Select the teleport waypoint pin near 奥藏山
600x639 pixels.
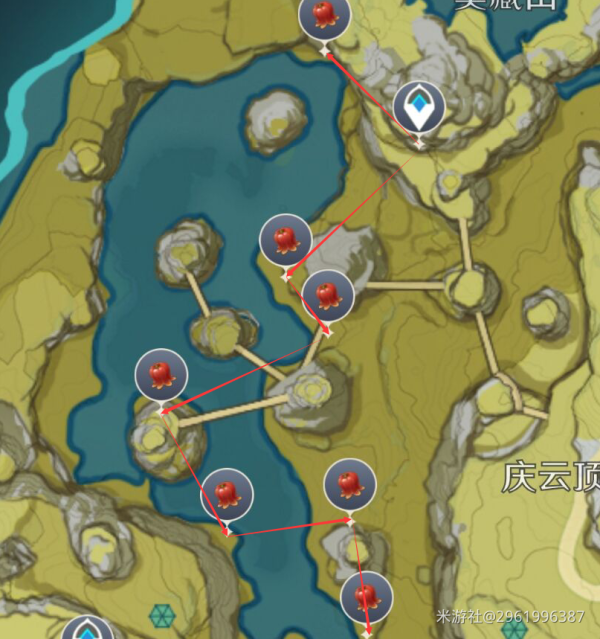point(418,108)
